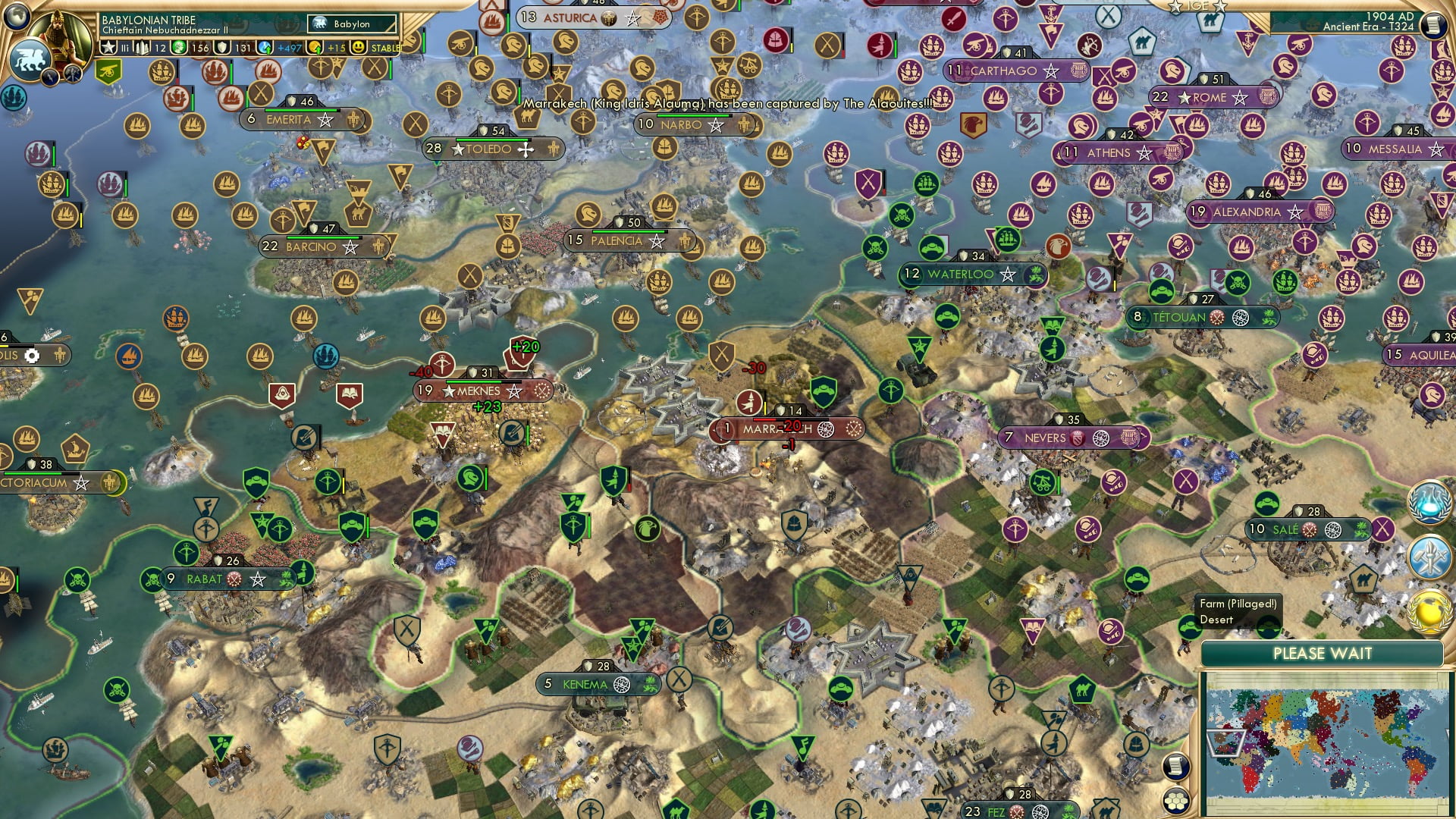
Task: Click the city count tower icon showing 12
Action: (142, 47)
